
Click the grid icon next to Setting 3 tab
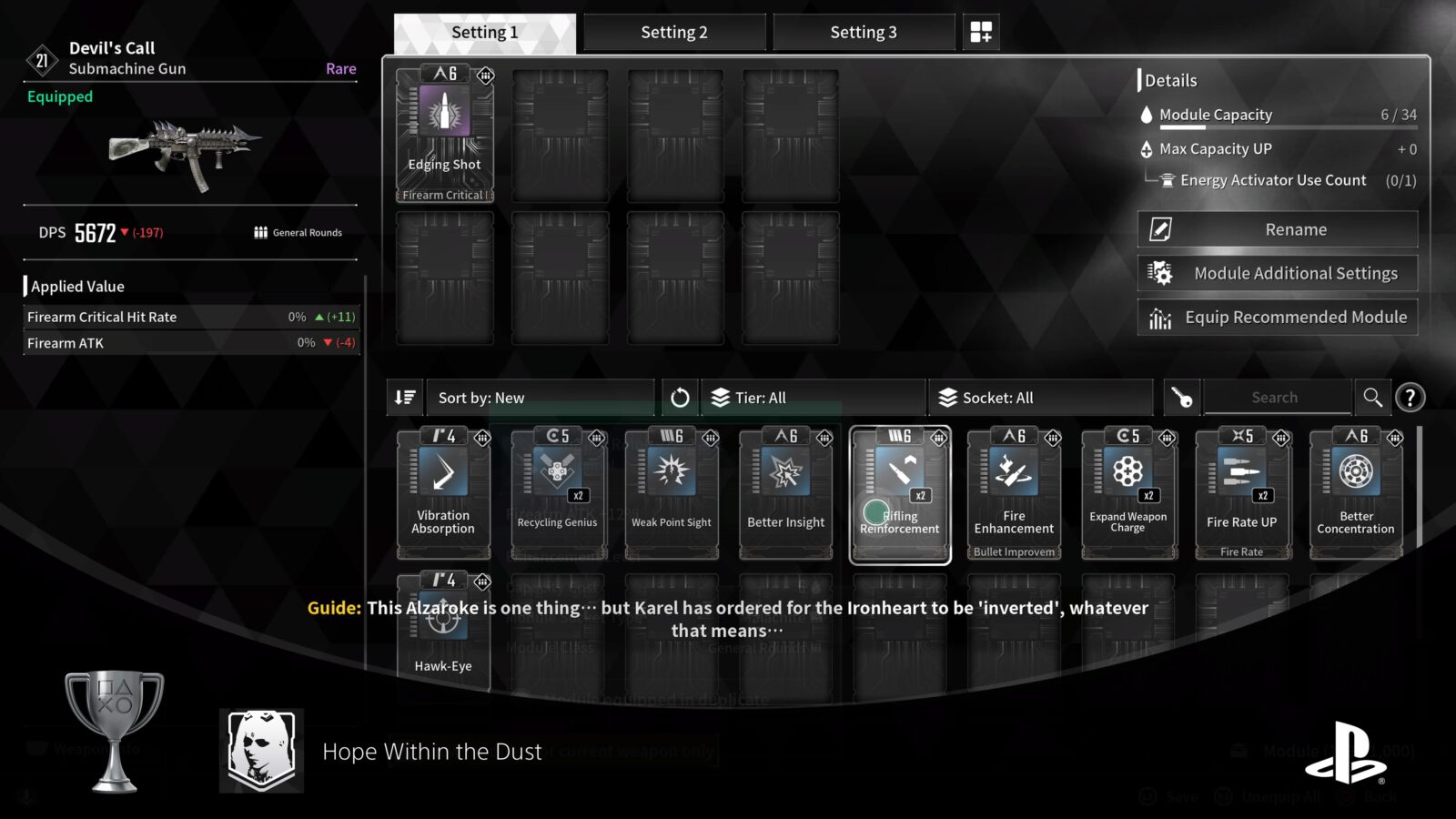pyautogui.click(x=981, y=32)
